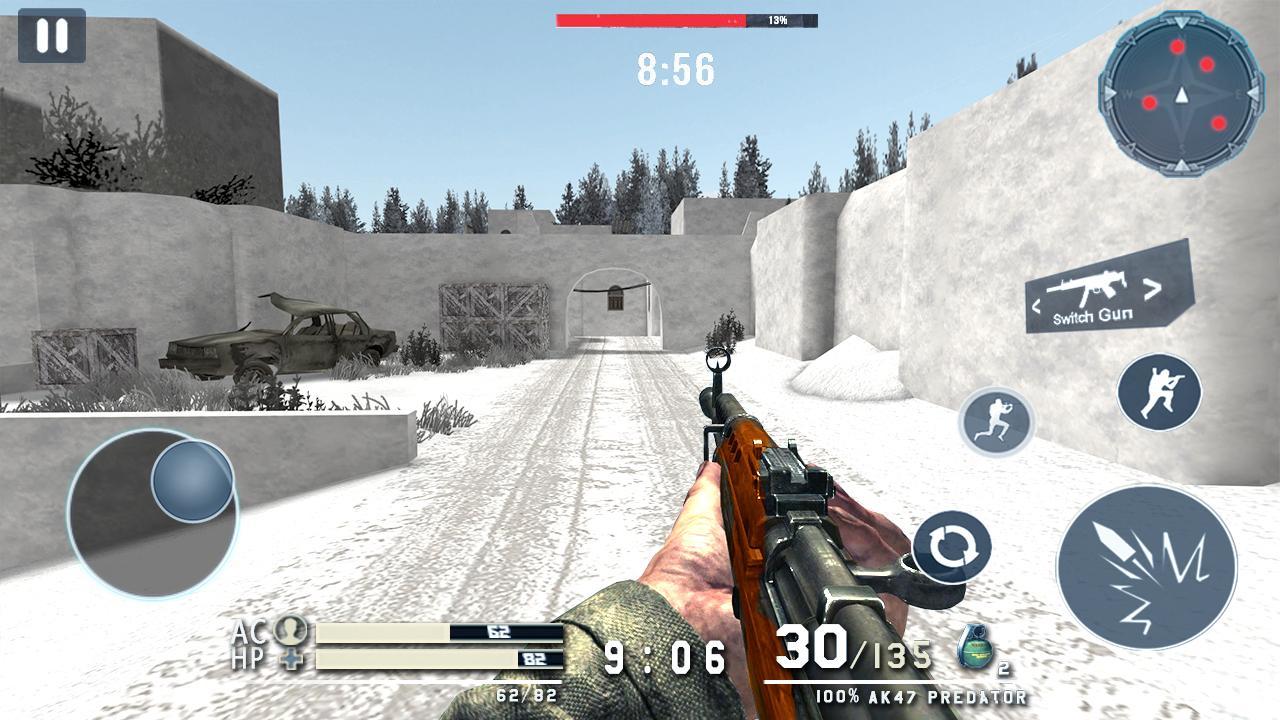Throw a grenade using the grenade icon
Image resolution: width=1280 pixels, height=720 pixels.
point(972,647)
